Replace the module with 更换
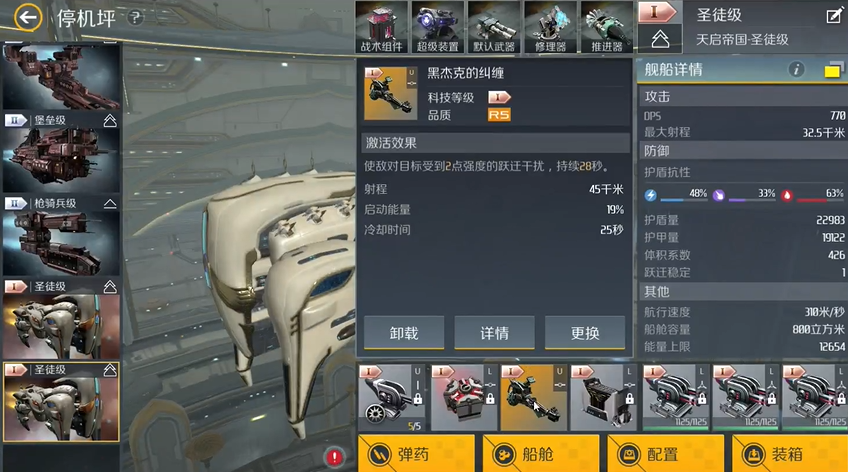848x472 pixels. pyautogui.click(x=585, y=332)
